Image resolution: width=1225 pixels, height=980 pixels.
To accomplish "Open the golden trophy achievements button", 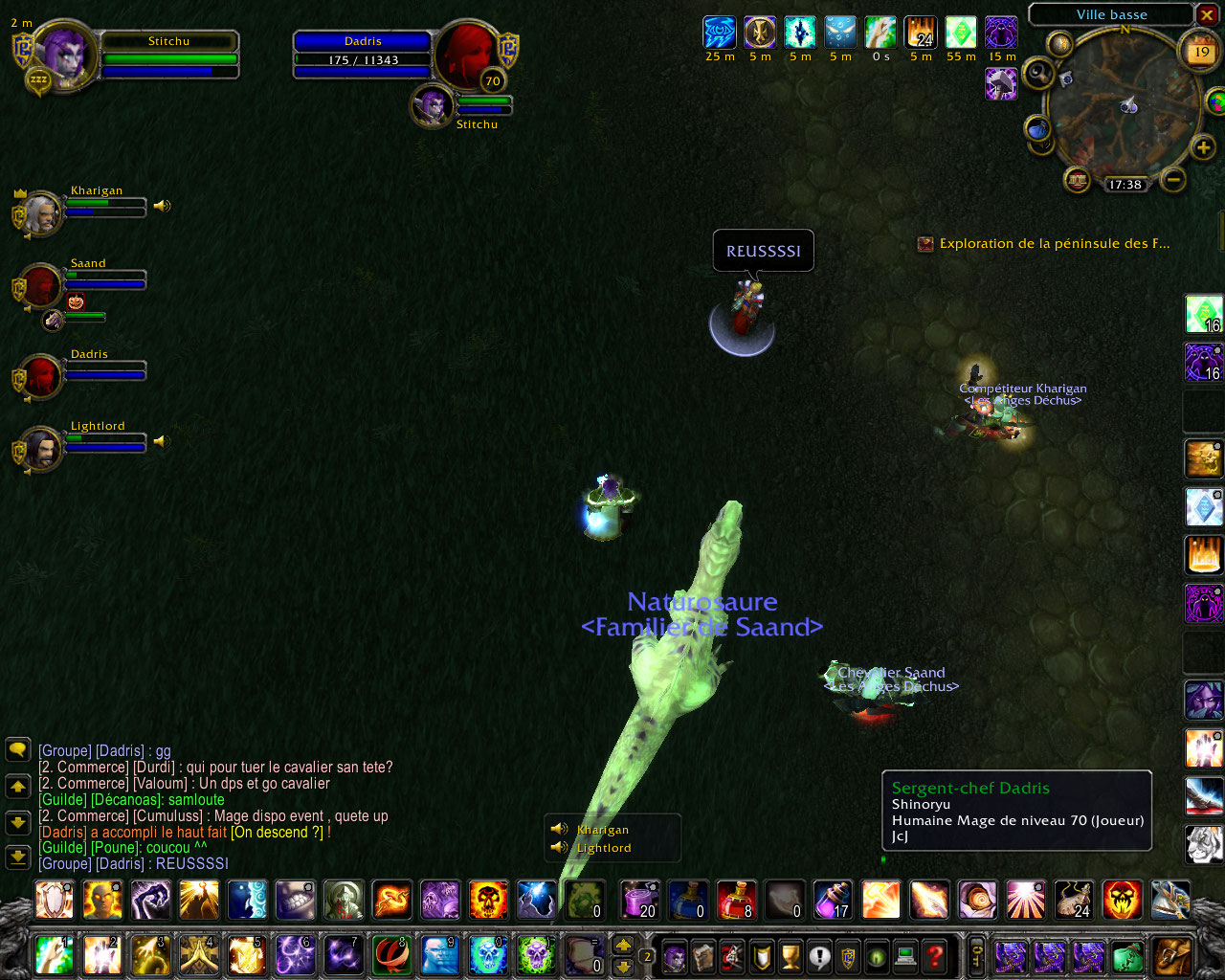I will (791, 954).
